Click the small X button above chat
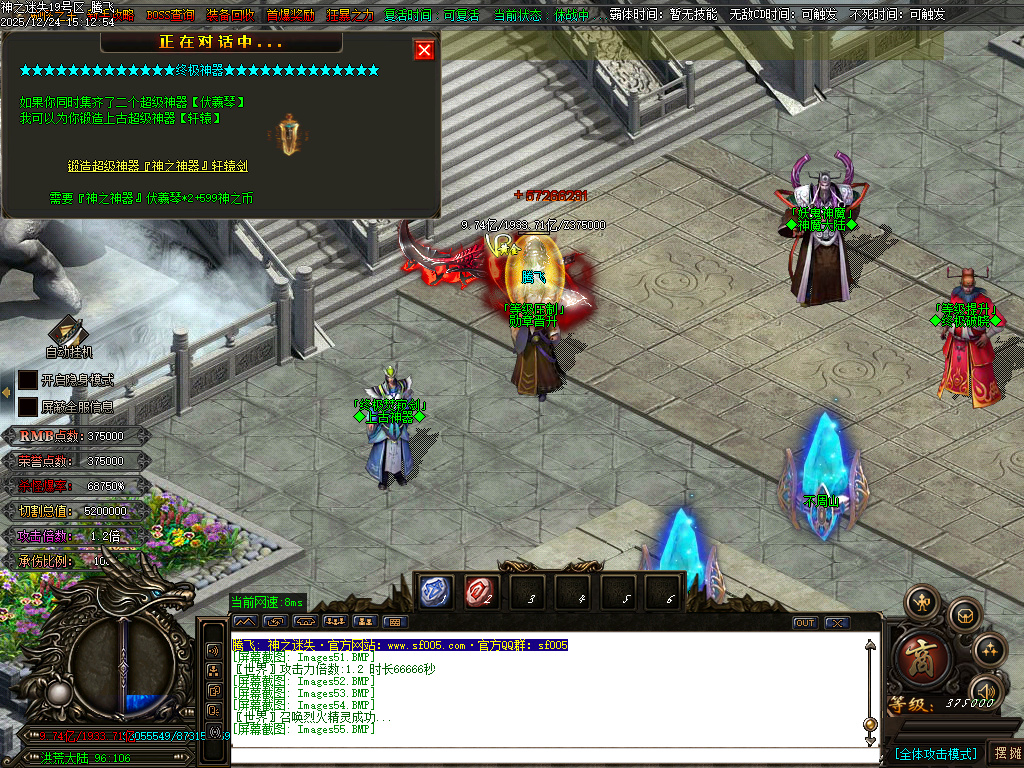Image resolution: width=1024 pixels, height=768 pixels. coord(836,623)
